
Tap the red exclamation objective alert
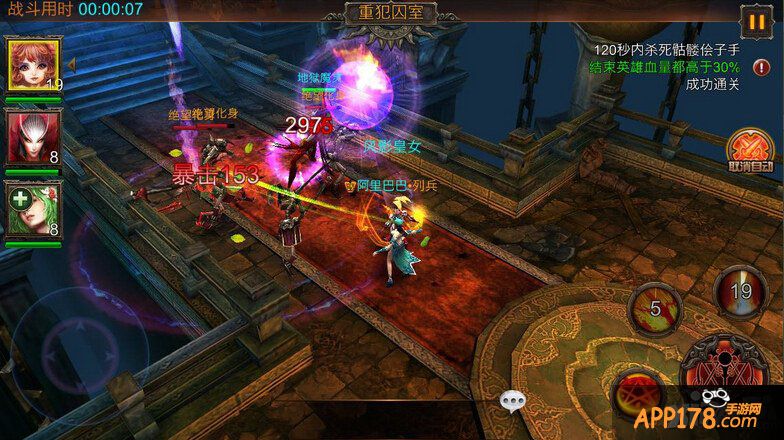[x=761, y=68]
